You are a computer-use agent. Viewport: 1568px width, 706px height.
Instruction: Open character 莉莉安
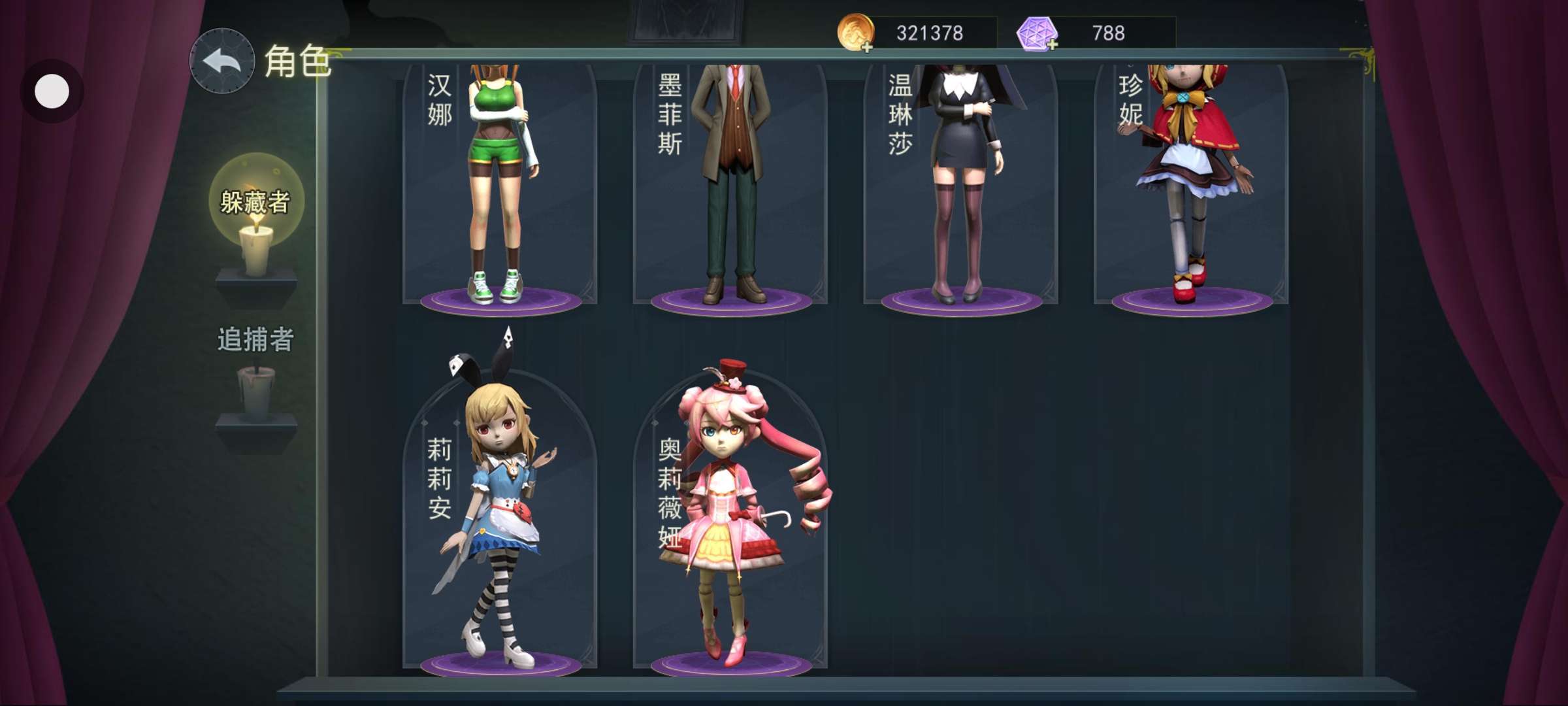click(500, 516)
